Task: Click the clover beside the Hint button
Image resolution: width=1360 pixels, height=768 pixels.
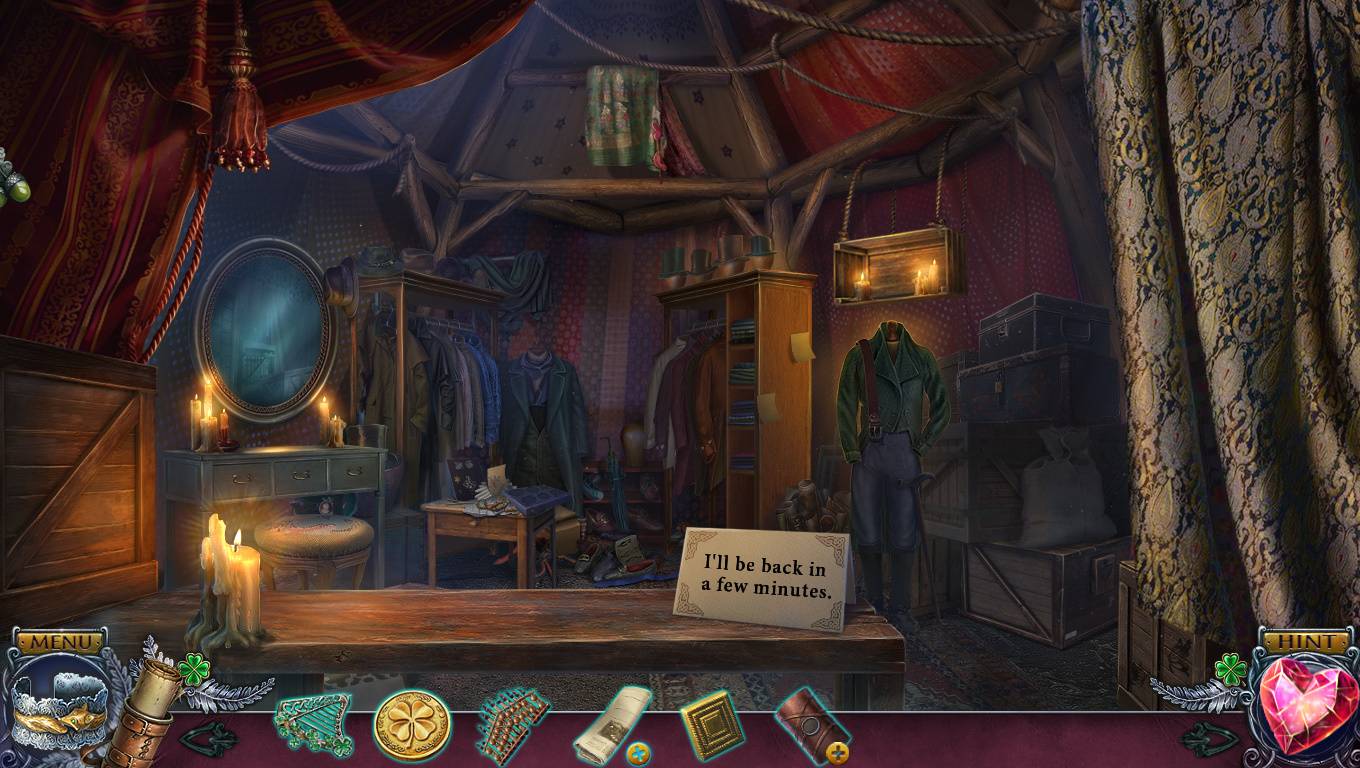Action: 1230,669
